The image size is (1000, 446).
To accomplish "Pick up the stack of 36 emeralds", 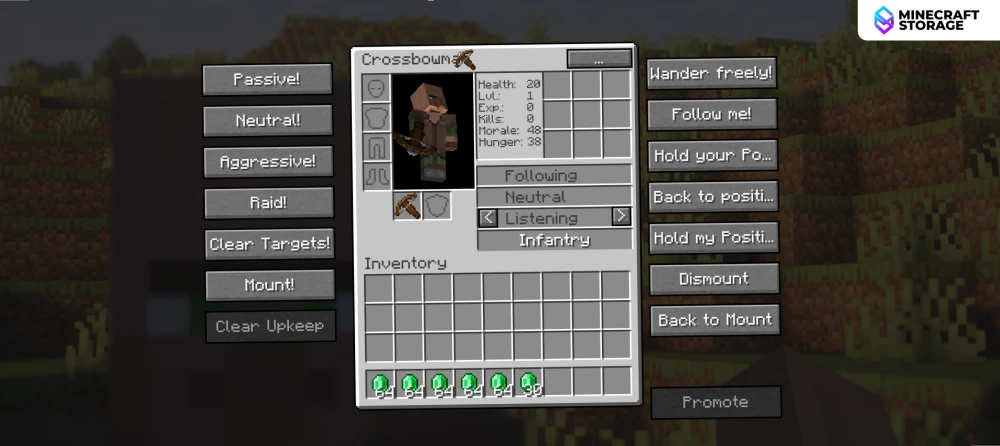I will click(528, 383).
